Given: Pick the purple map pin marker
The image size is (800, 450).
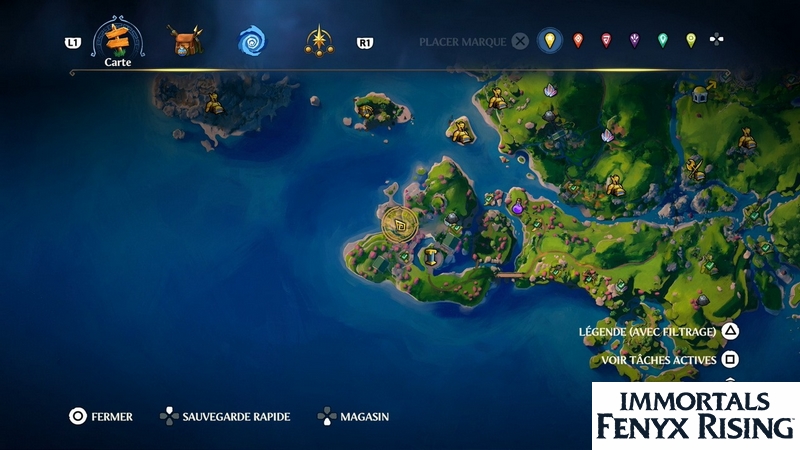Looking at the screenshot, I should pyautogui.click(x=634, y=41).
